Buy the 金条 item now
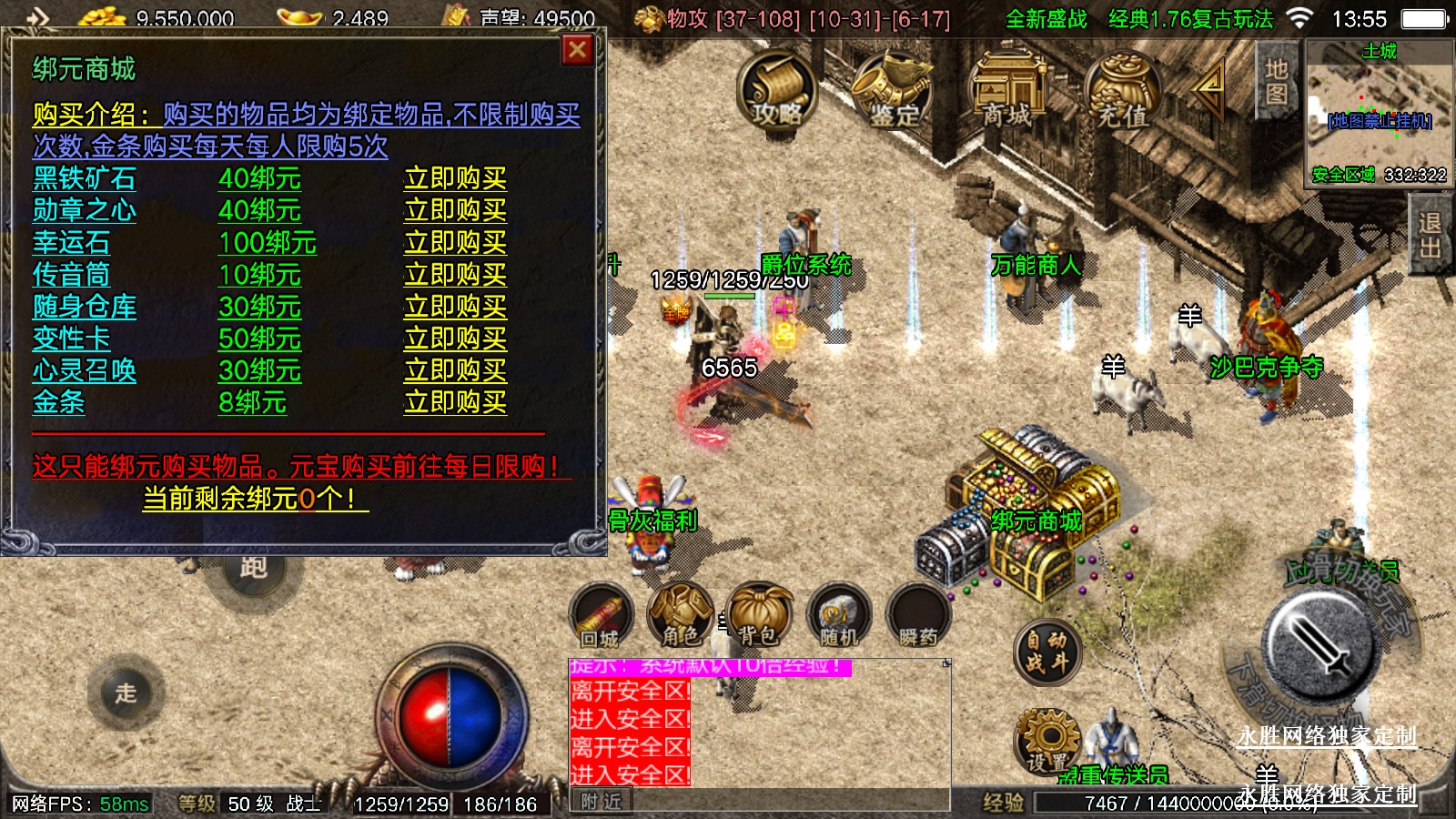 coord(455,402)
